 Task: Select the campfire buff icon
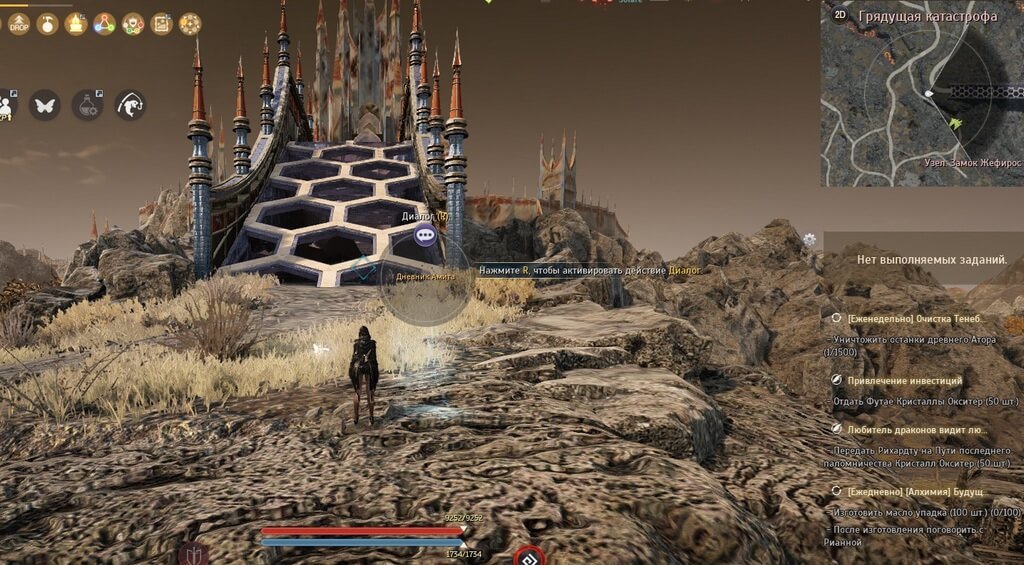76,24
